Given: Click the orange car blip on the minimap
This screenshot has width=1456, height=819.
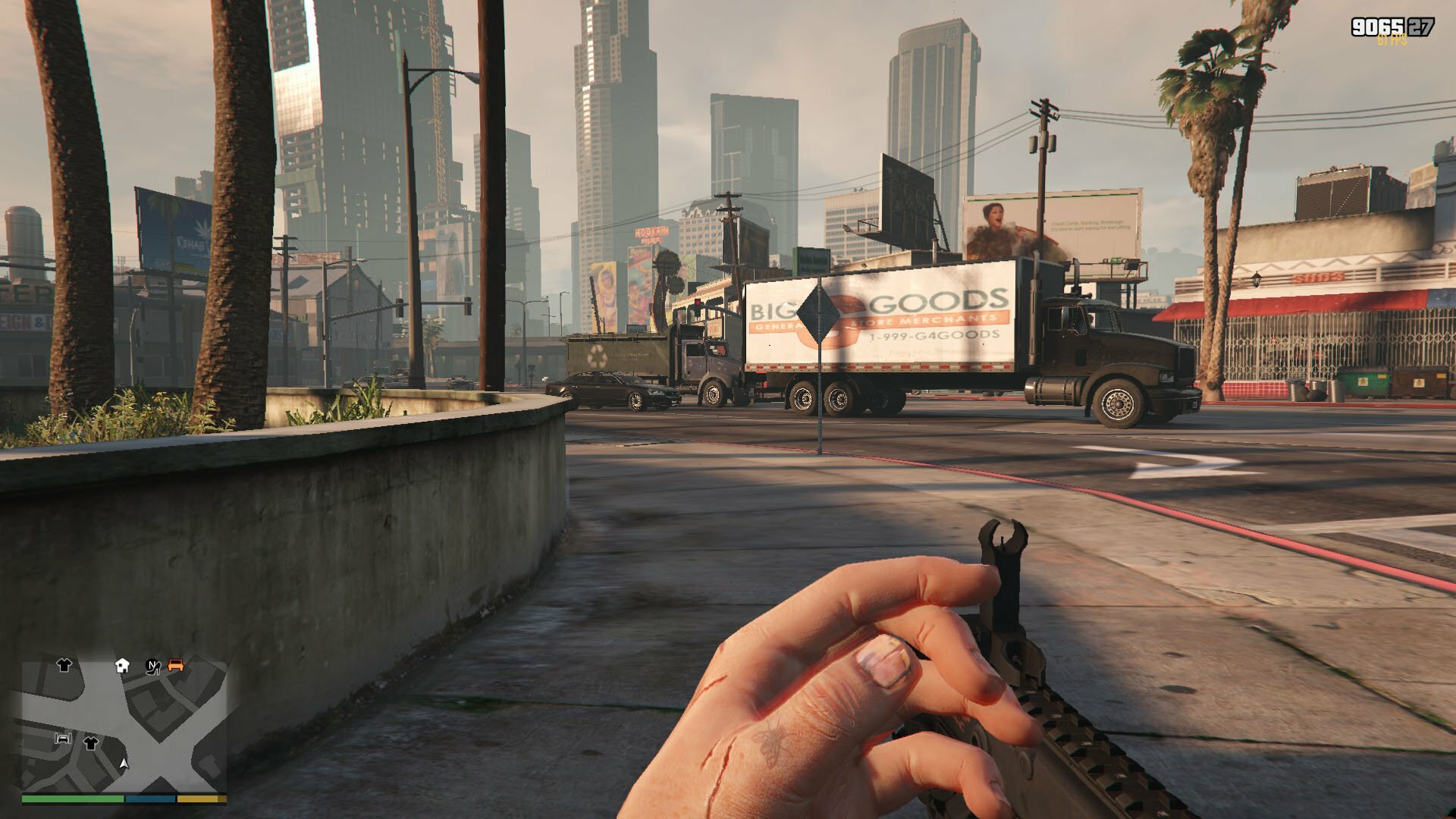Looking at the screenshot, I should [x=176, y=665].
